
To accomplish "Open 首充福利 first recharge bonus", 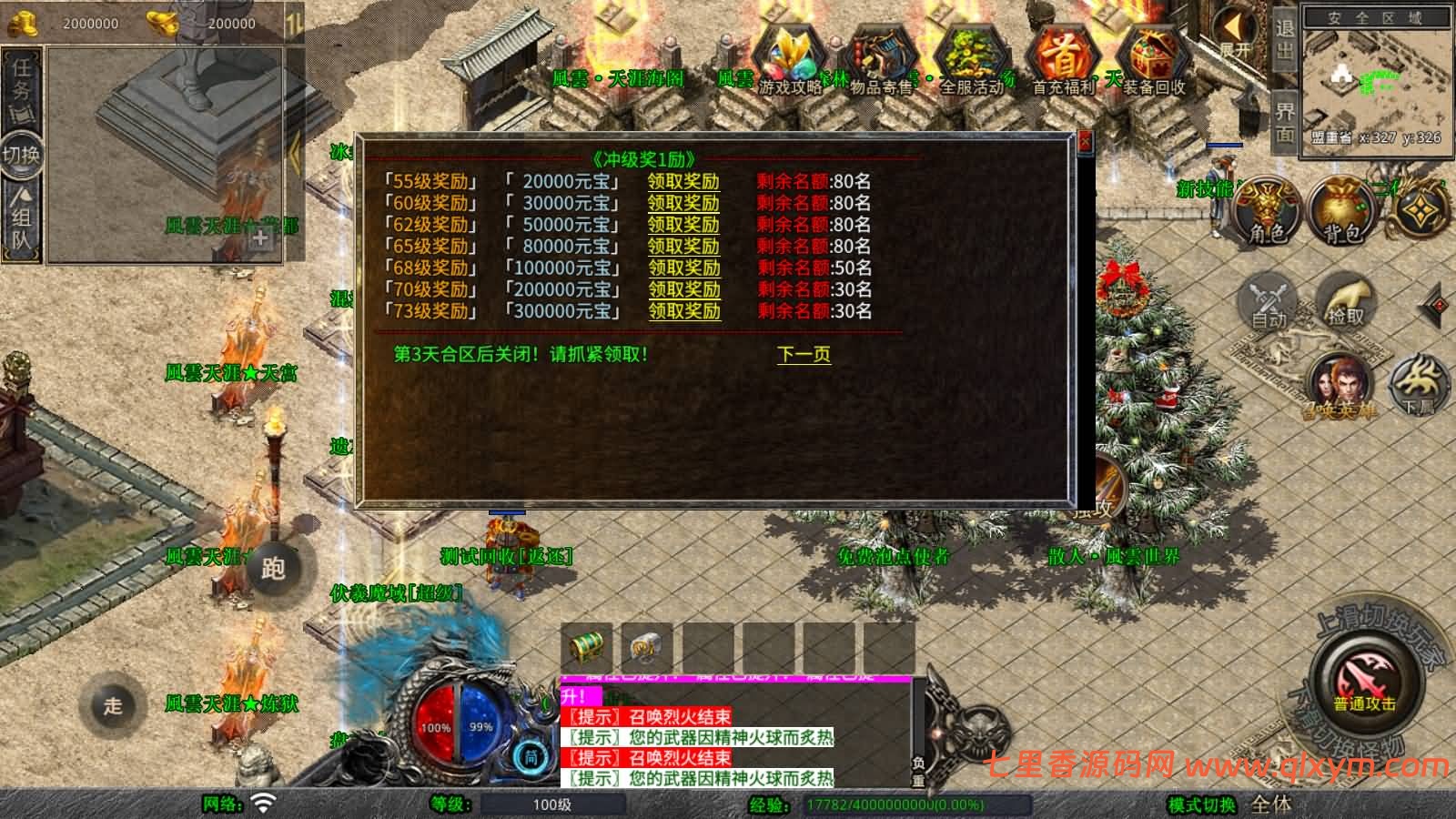I will (x=1063, y=59).
